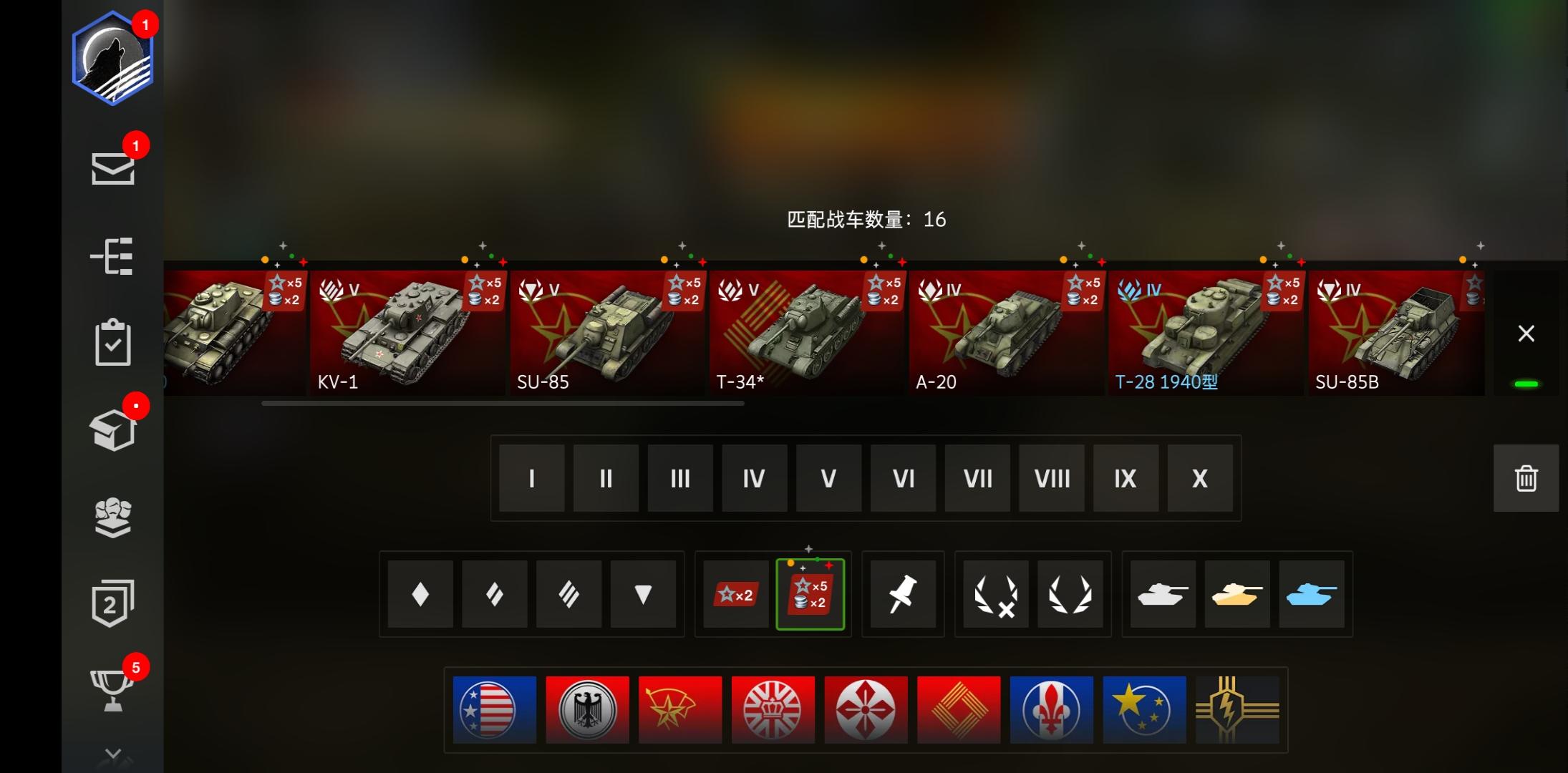
Task: Open the clan wolf emblem at top left
Action: pos(112,57)
